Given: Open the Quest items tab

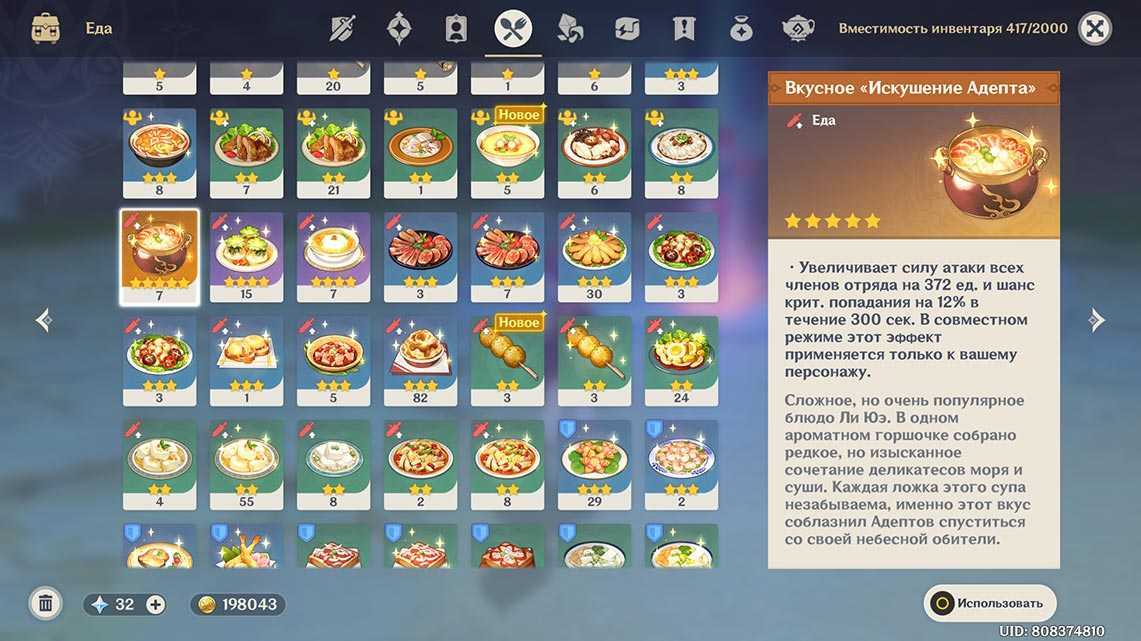Looking at the screenshot, I should coord(684,29).
